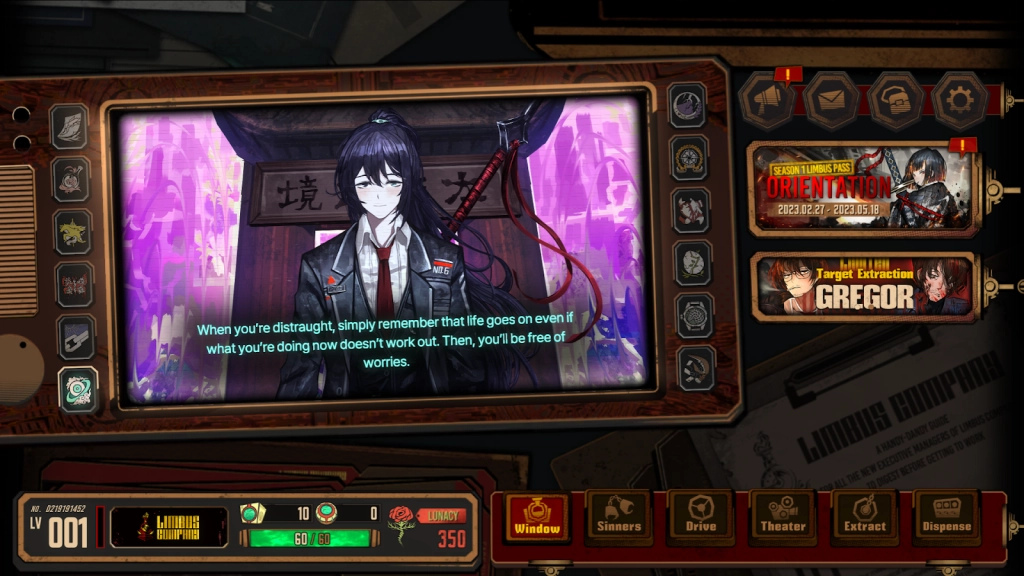Viewport: 1024px width, 576px height.
Task: Choose the yellow wolf emblem sinner icon
Action: [x=73, y=231]
